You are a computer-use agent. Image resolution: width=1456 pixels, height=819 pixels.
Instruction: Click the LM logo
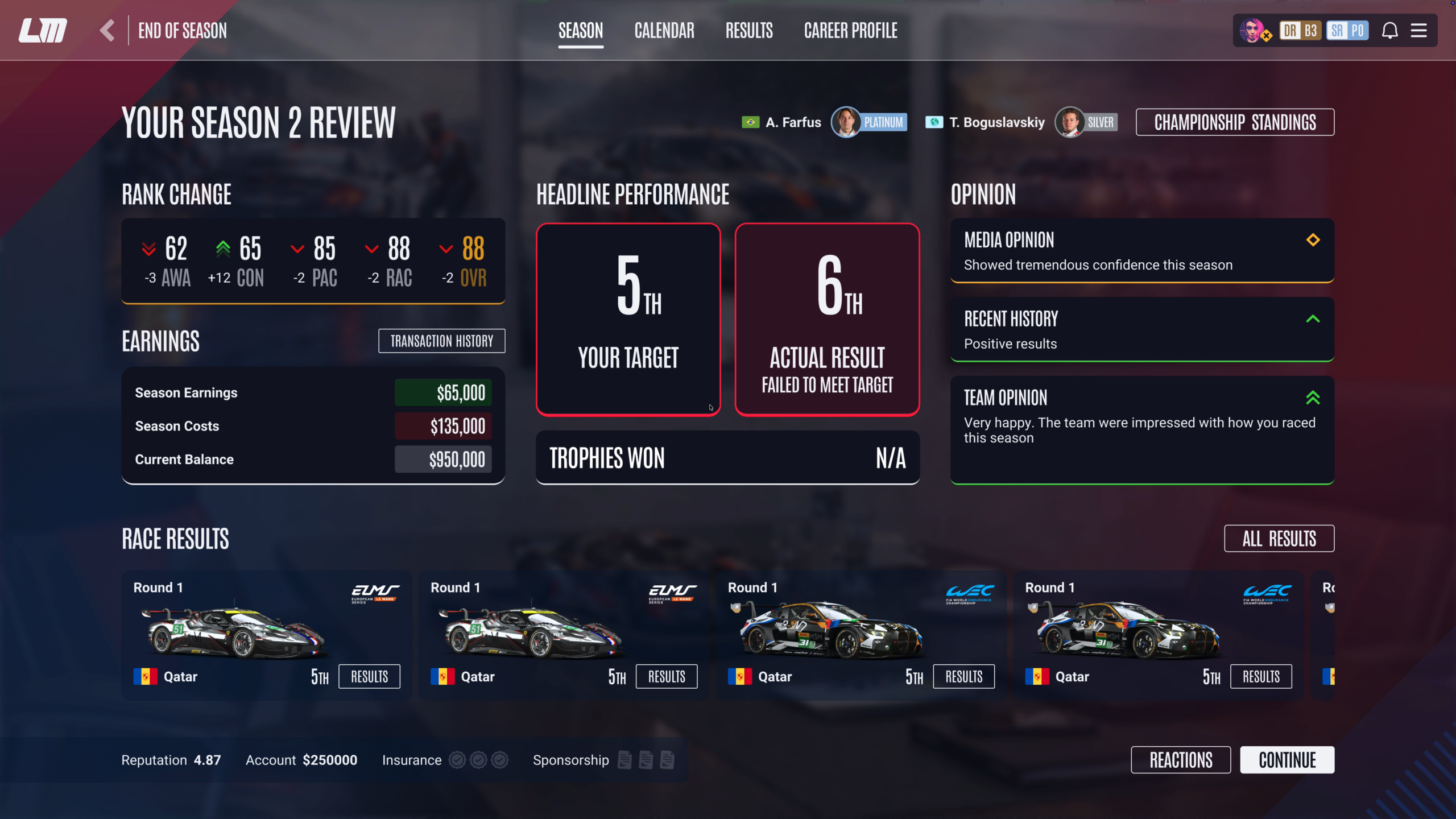(43, 31)
